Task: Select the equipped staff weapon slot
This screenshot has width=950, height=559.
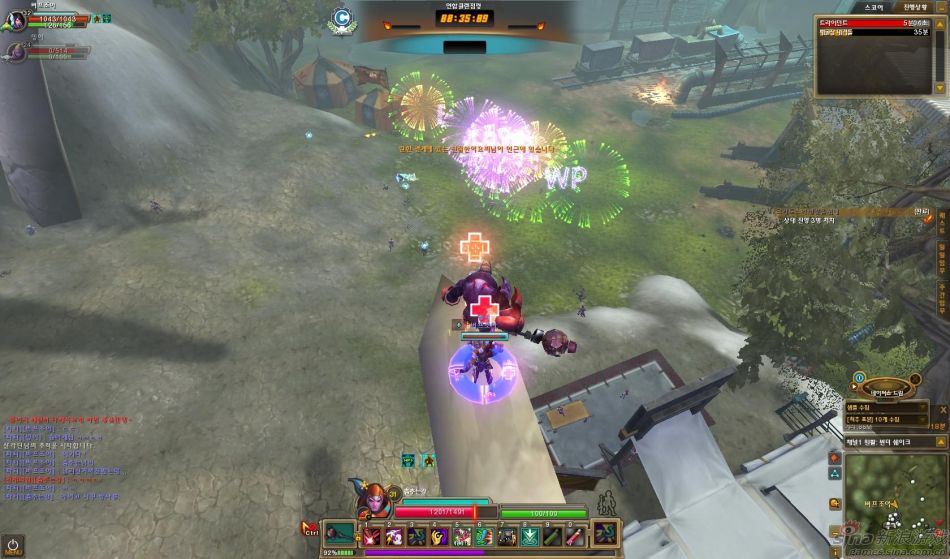Action: tap(339, 534)
